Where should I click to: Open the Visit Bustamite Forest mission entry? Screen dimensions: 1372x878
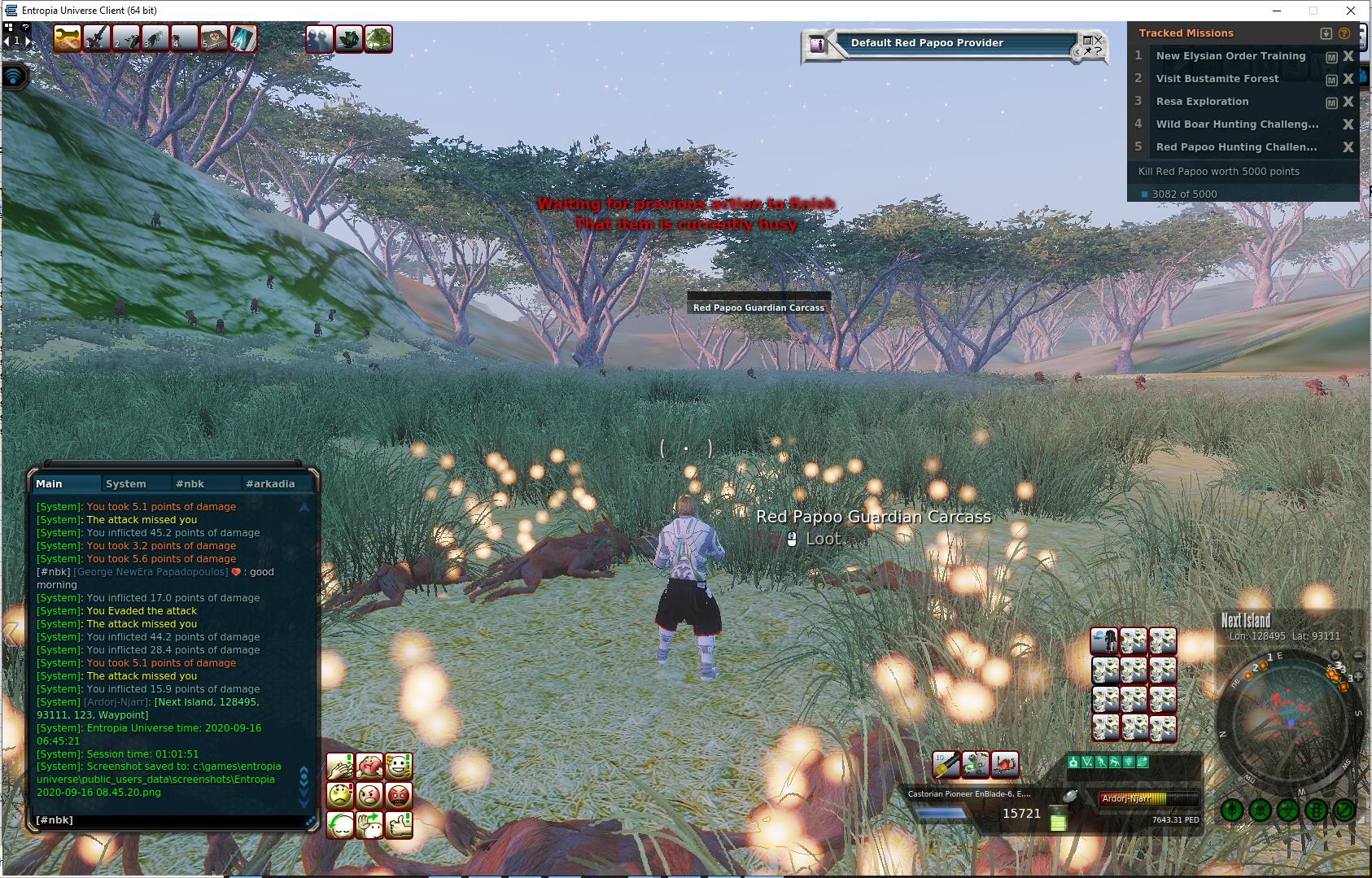pos(1217,79)
